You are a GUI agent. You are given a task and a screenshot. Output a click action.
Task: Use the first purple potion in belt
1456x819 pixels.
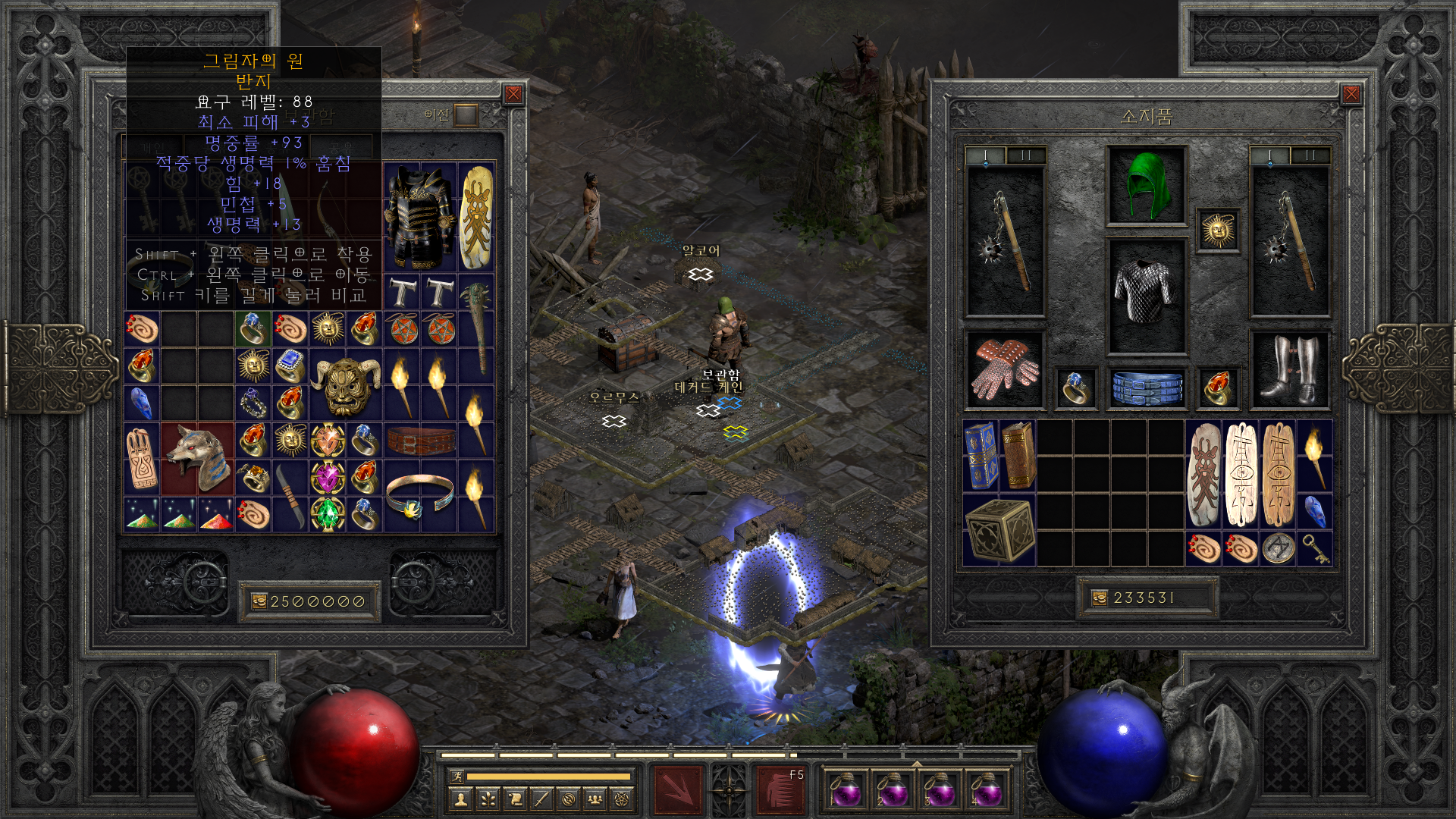point(845,789)
